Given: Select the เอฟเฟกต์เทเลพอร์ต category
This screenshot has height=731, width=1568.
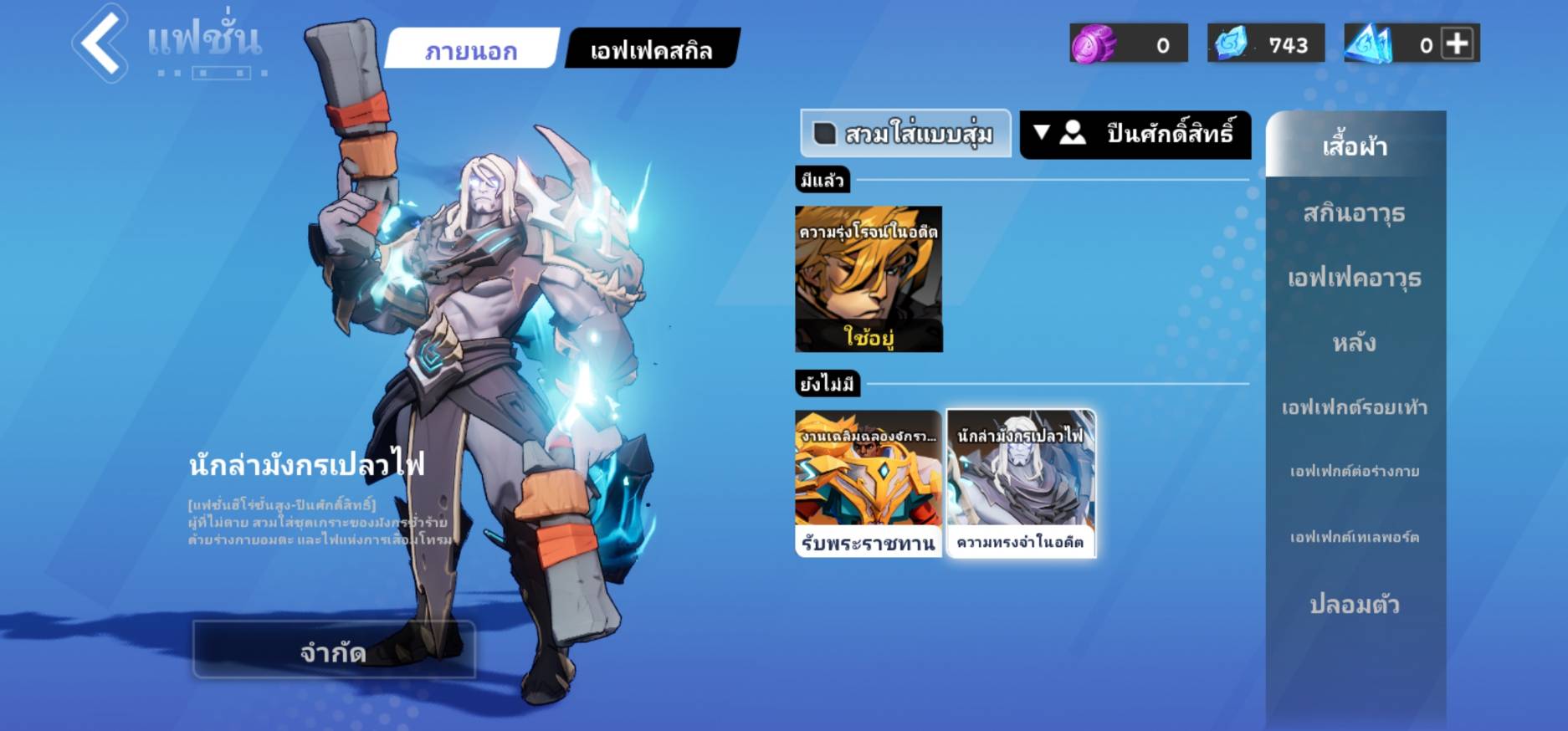Looking at the screenshot, I should (x=1355, y=537).
